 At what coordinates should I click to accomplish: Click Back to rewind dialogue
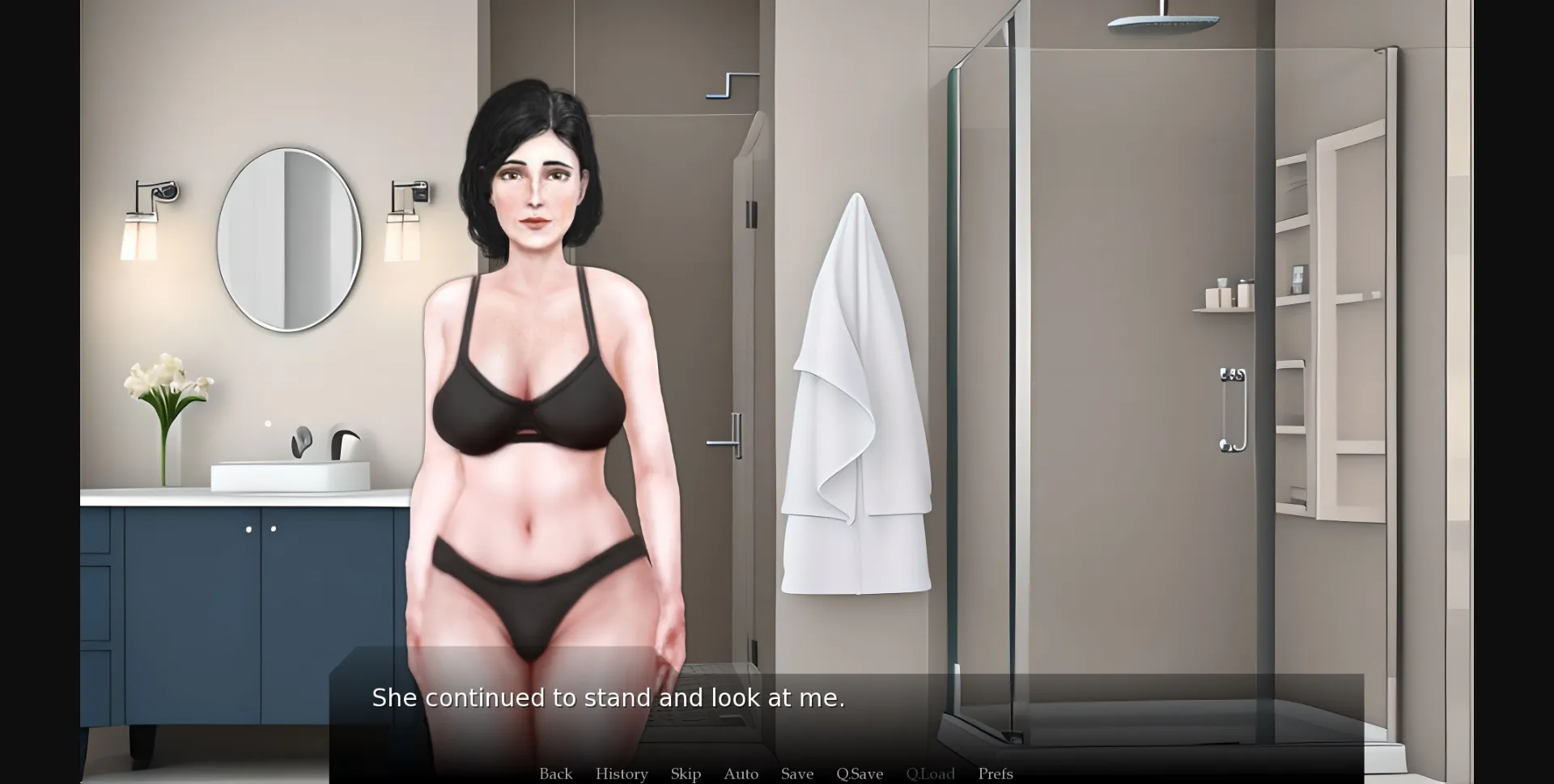click(x=555, y=773)
